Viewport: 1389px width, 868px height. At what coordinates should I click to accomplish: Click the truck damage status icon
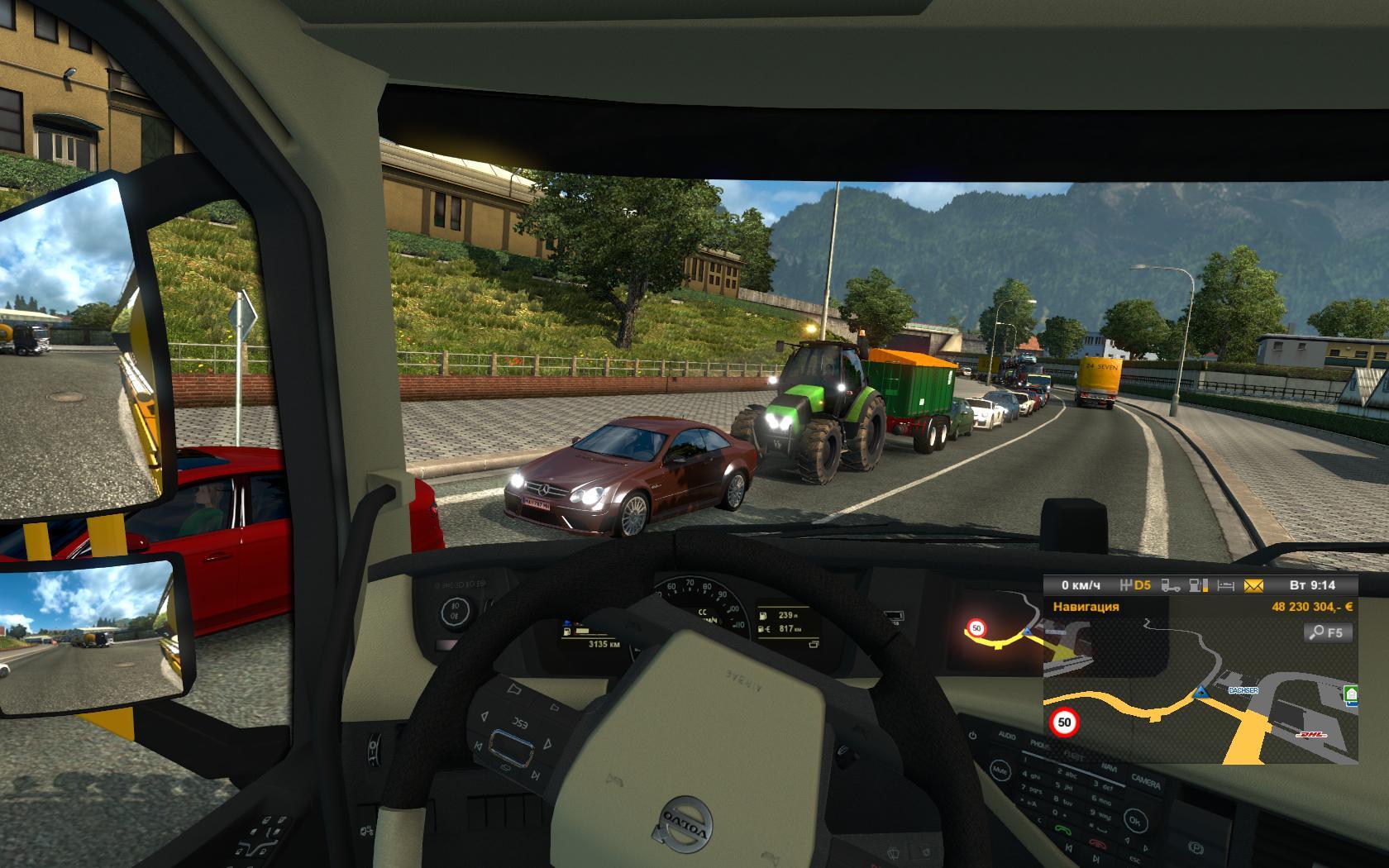tap(1171, 585)
